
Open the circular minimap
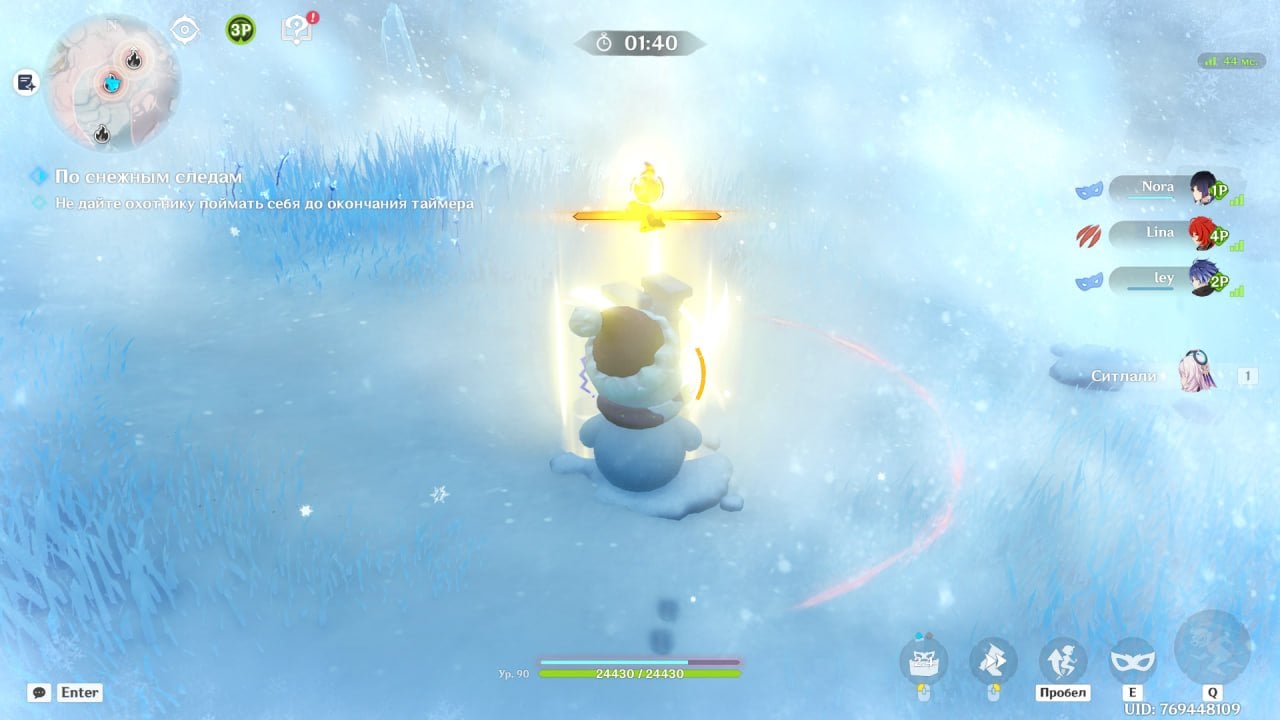[x=113, y=83]
